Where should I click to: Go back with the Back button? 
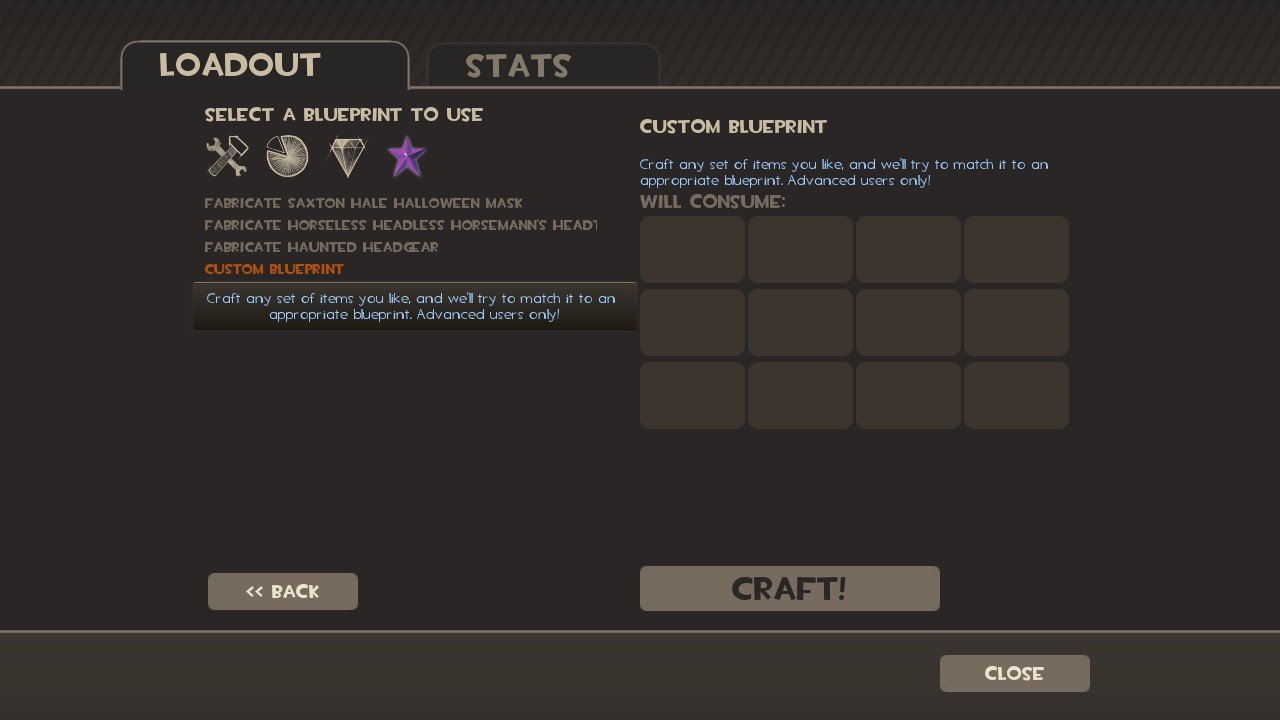click(x=283, y=591)
